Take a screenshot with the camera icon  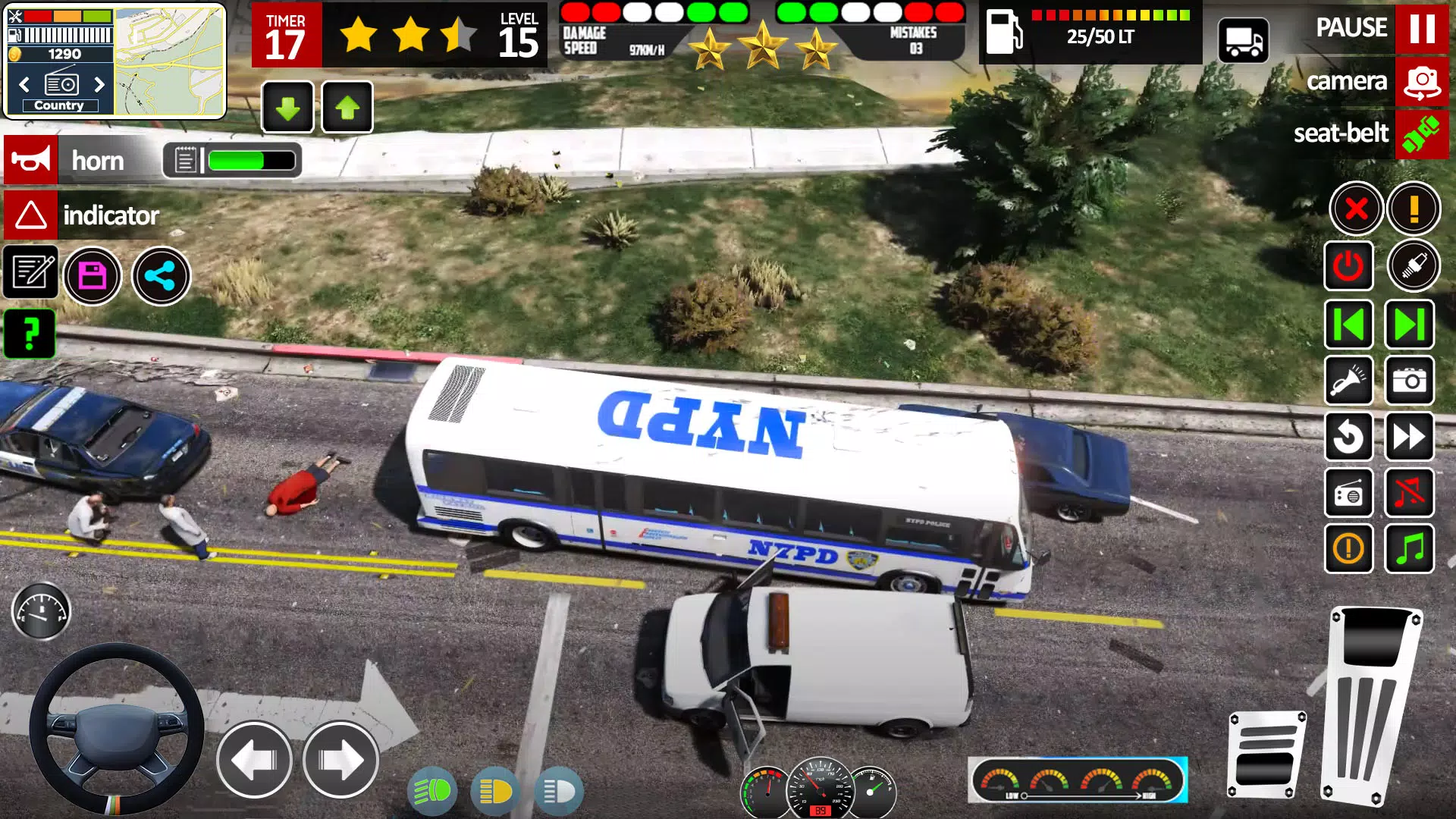(1409, 381)
